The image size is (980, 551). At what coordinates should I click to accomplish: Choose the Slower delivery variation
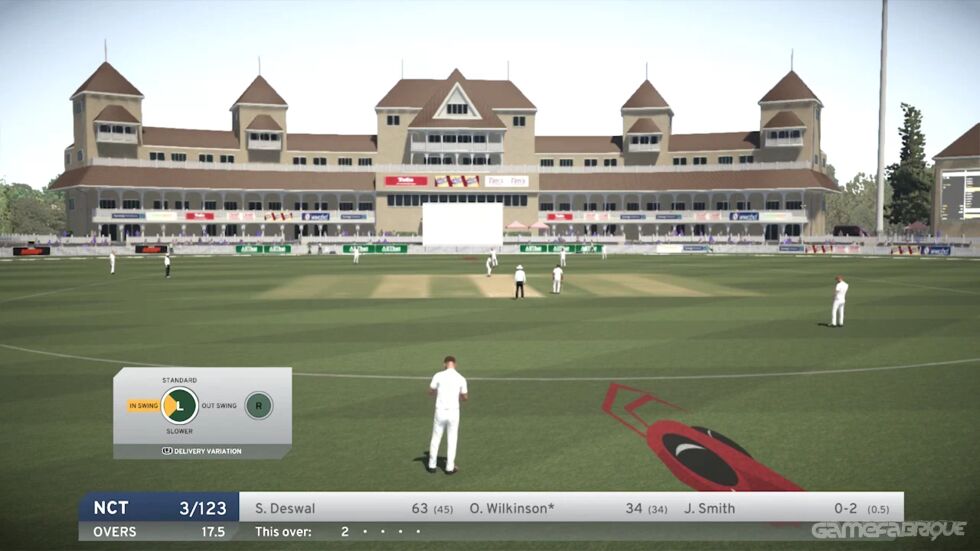coord(179,431)
